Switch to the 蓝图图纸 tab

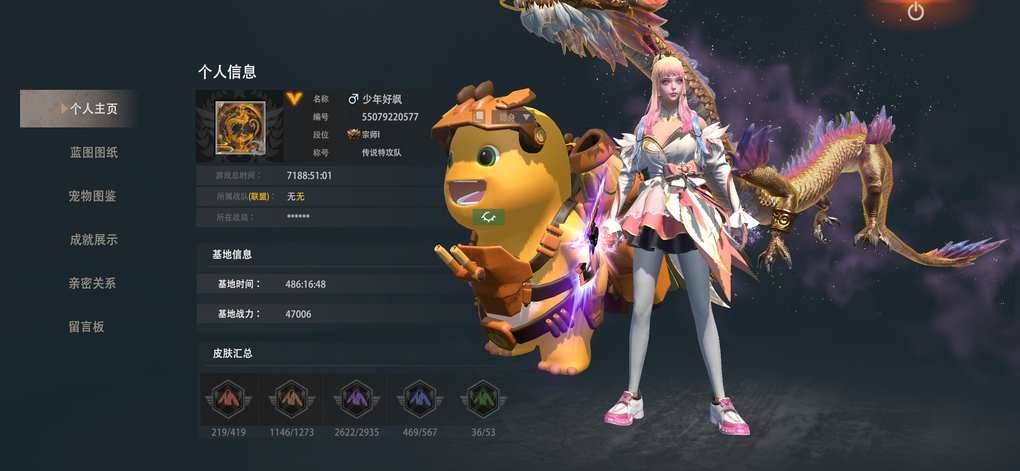point(93,152)
